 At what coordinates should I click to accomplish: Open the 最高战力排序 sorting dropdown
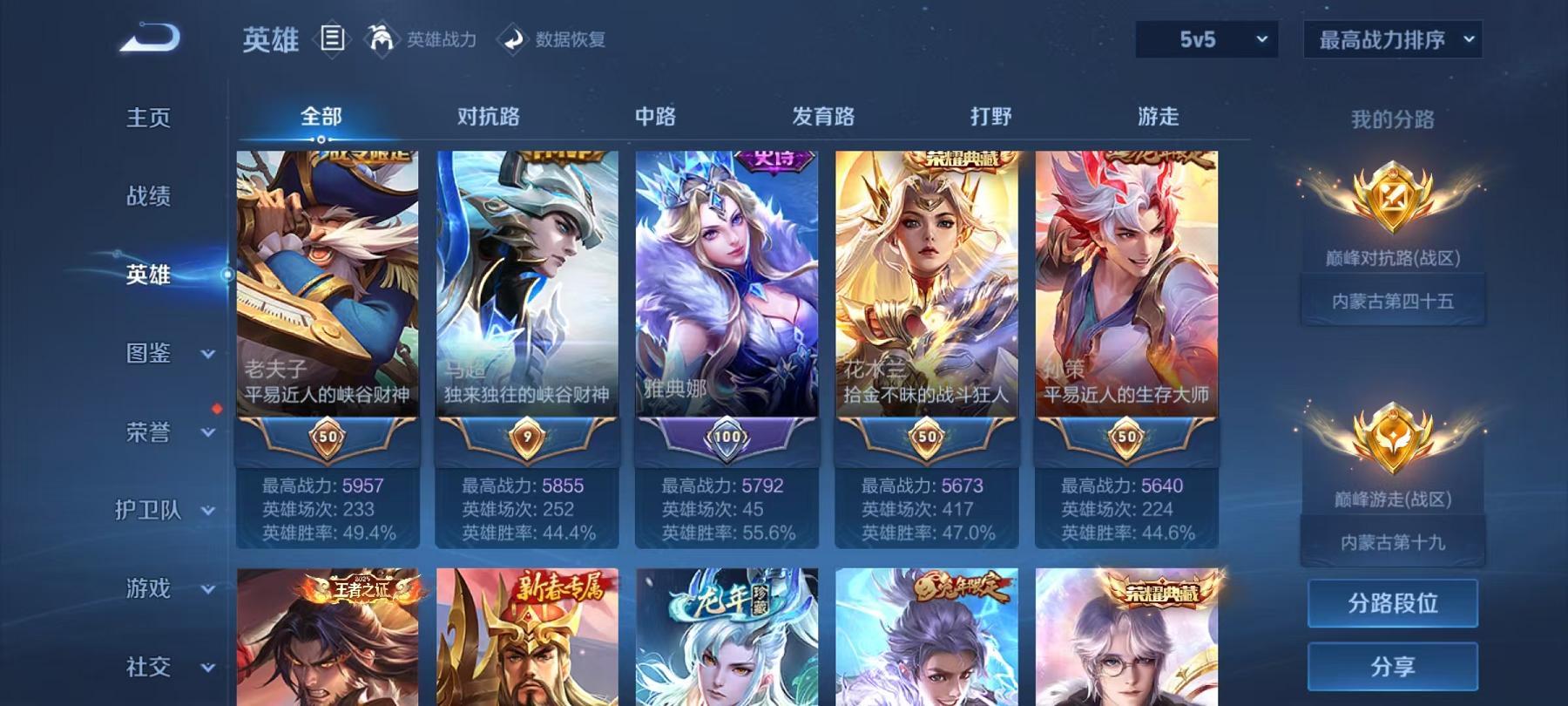pyautogui.click(x=1390, y=39)
